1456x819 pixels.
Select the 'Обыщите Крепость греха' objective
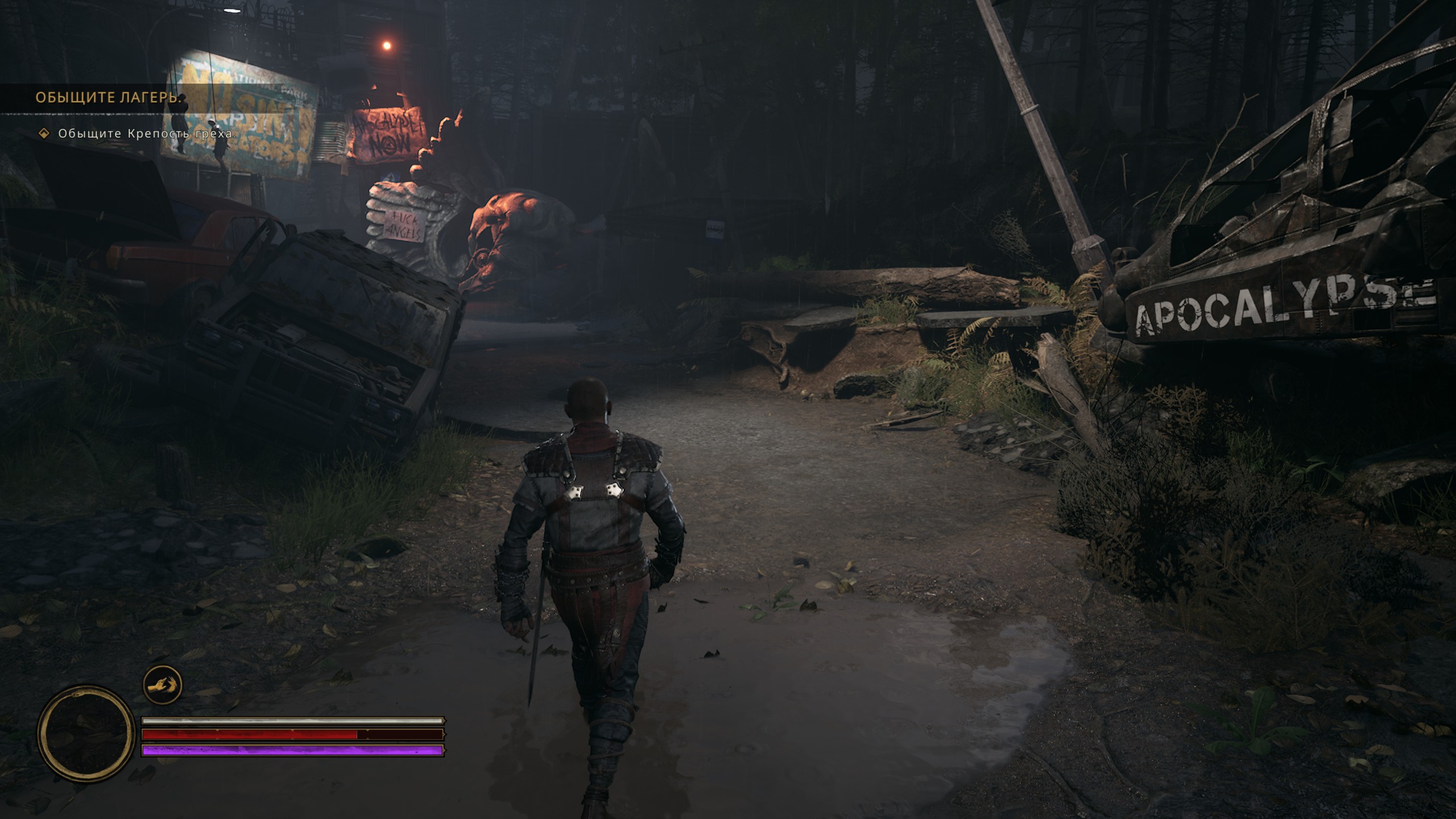147,134
